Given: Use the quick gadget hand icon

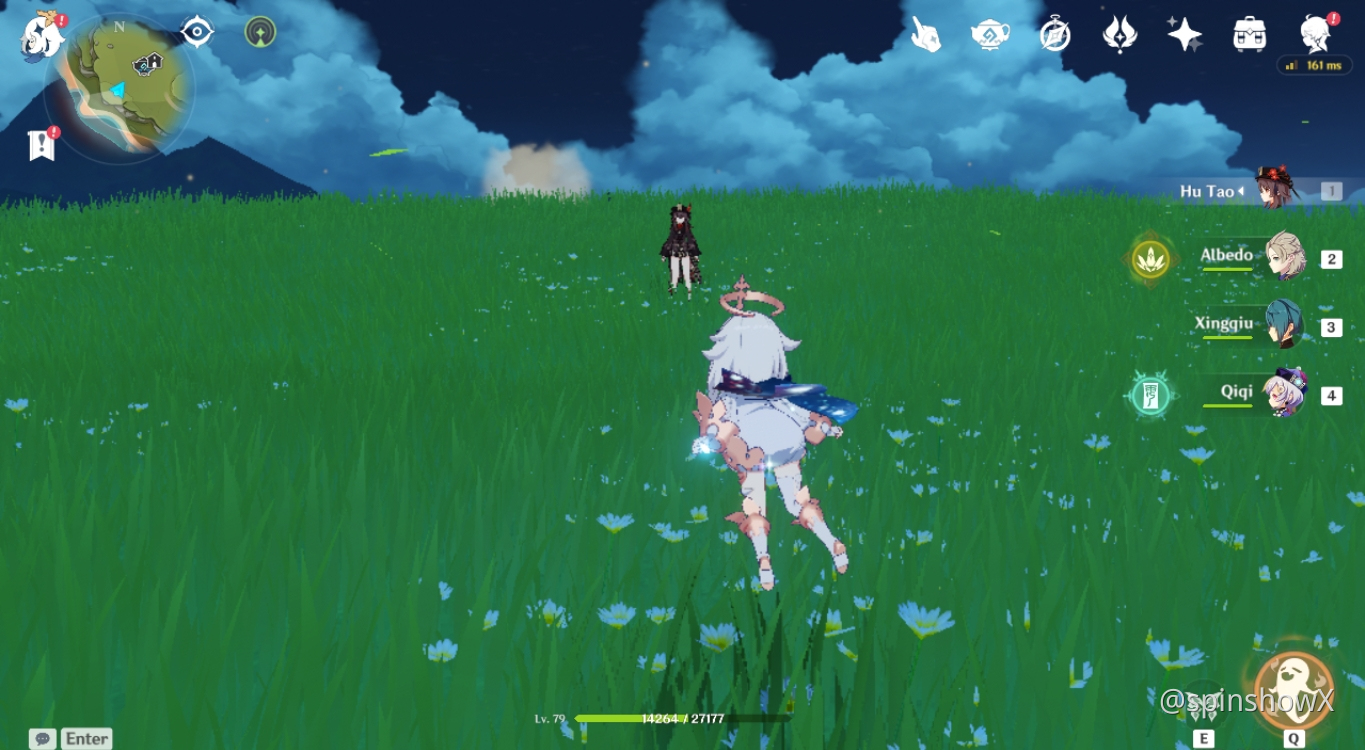Looking at the screenshot, I should coord(925,32).
